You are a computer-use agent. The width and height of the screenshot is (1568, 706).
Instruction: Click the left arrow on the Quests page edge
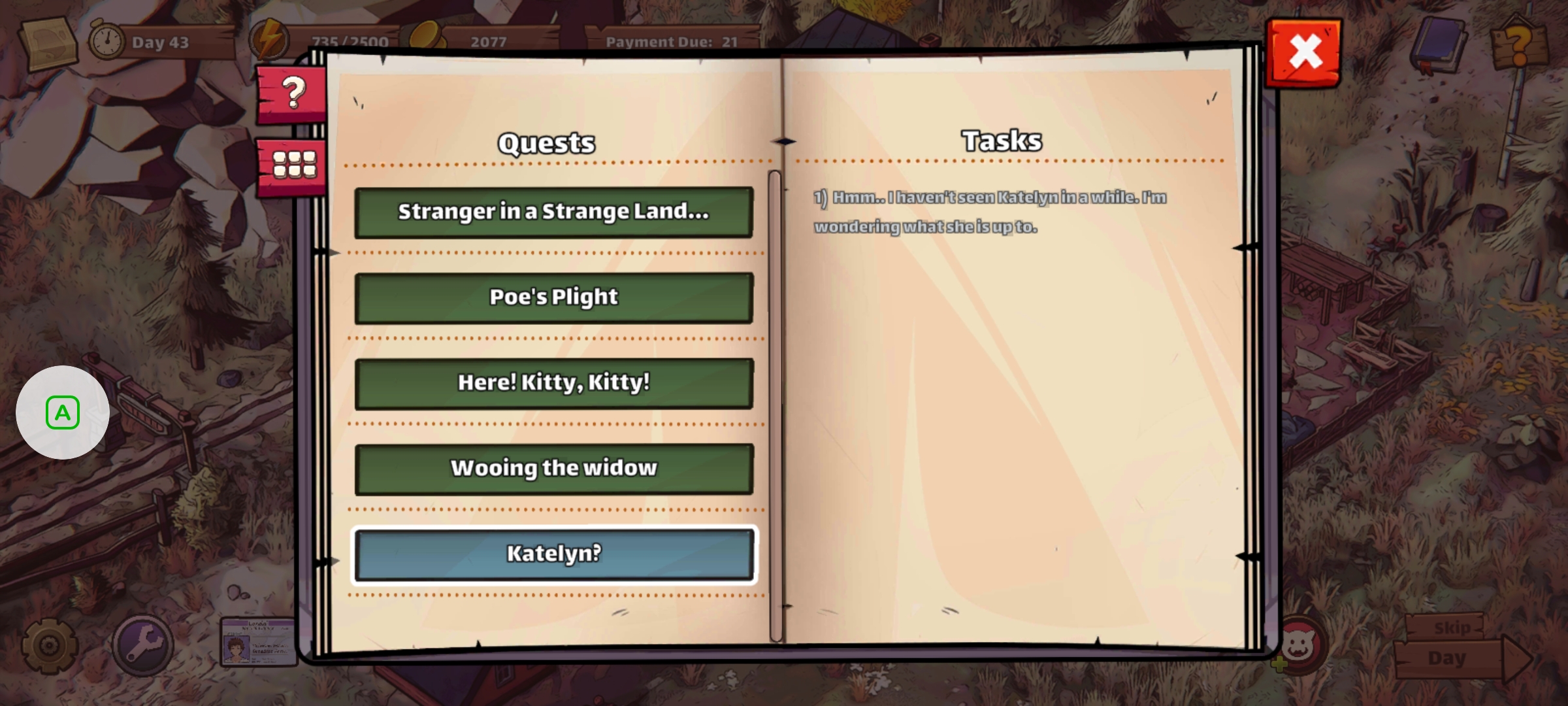pos(335,254)
